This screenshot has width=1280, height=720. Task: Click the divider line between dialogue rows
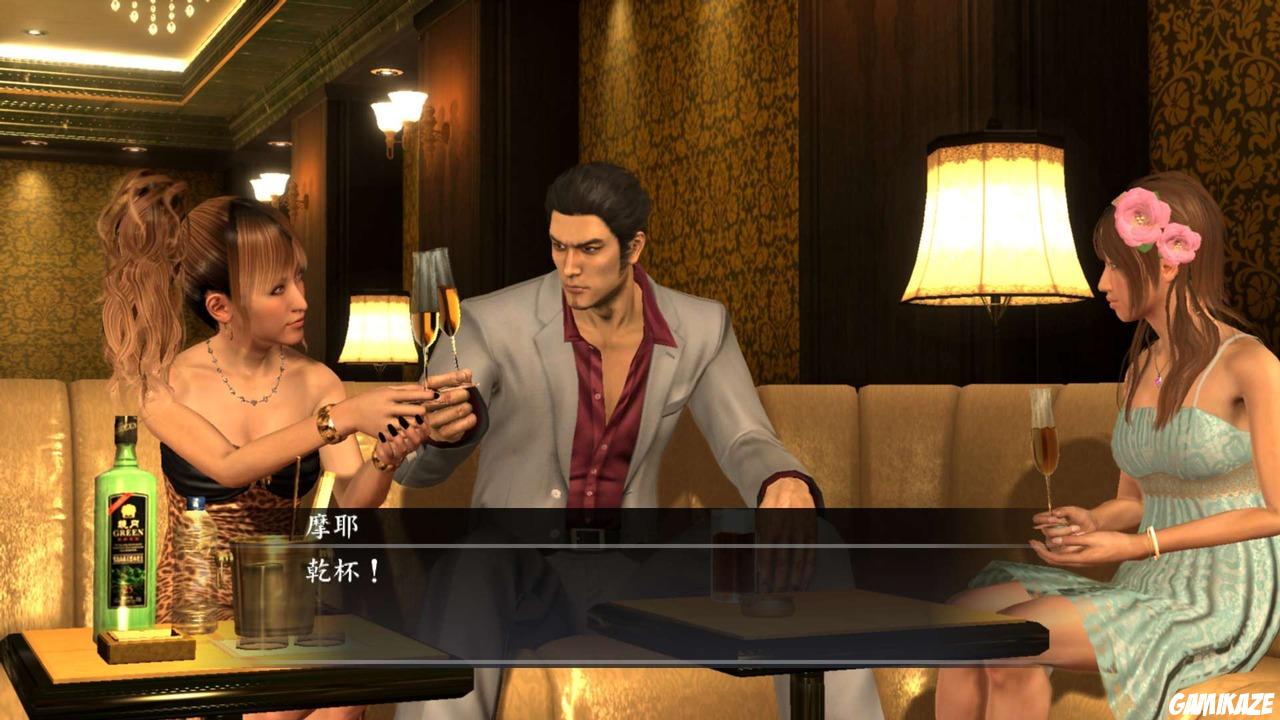click(x=640, y=547)
